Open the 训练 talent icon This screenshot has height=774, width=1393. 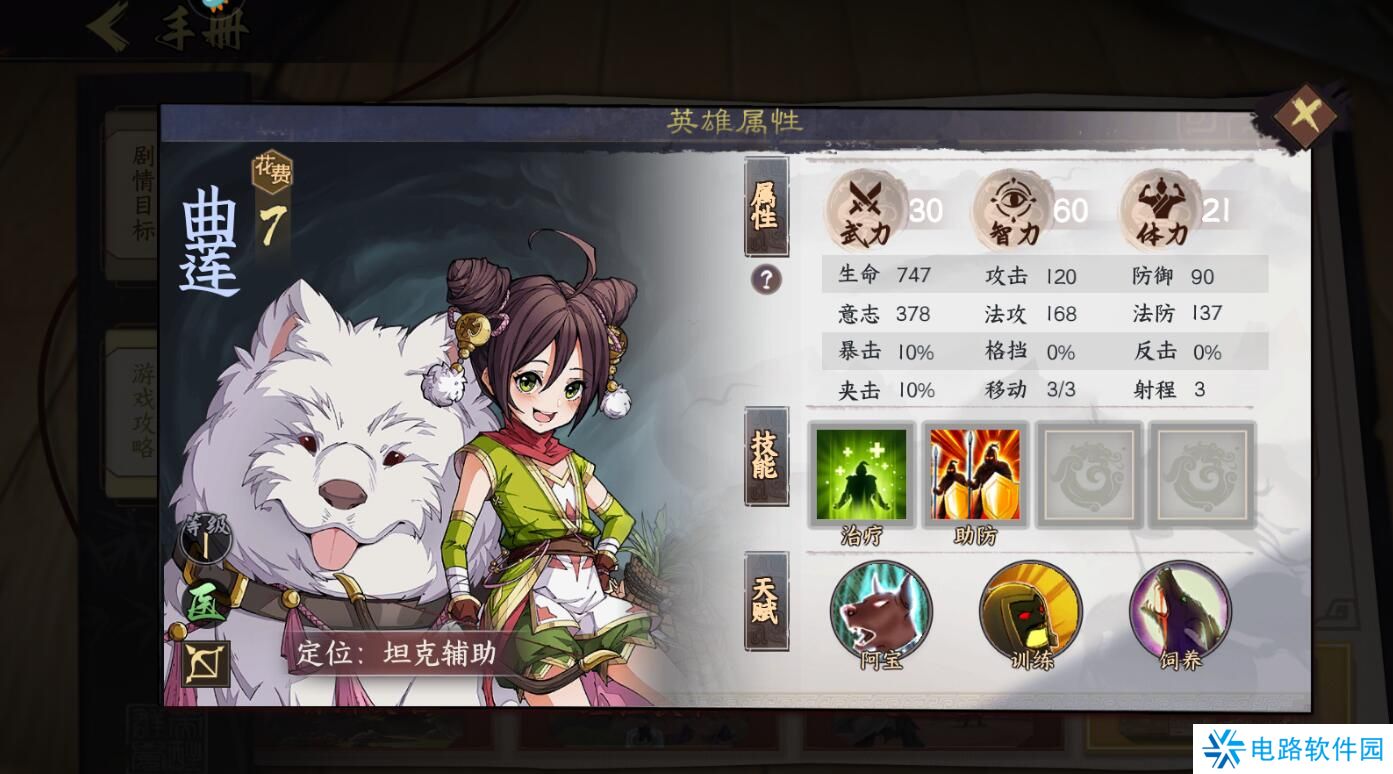click(1029, 613)
